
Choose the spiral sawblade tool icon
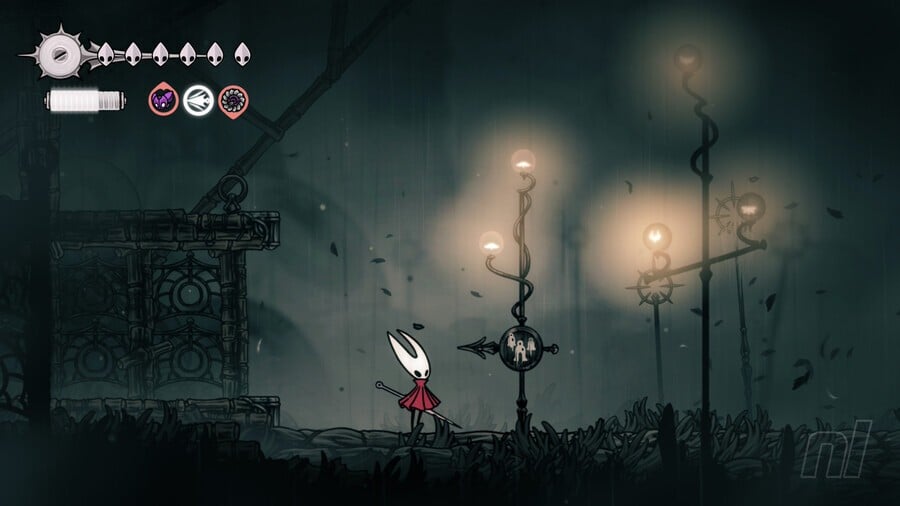click(233, 99)
